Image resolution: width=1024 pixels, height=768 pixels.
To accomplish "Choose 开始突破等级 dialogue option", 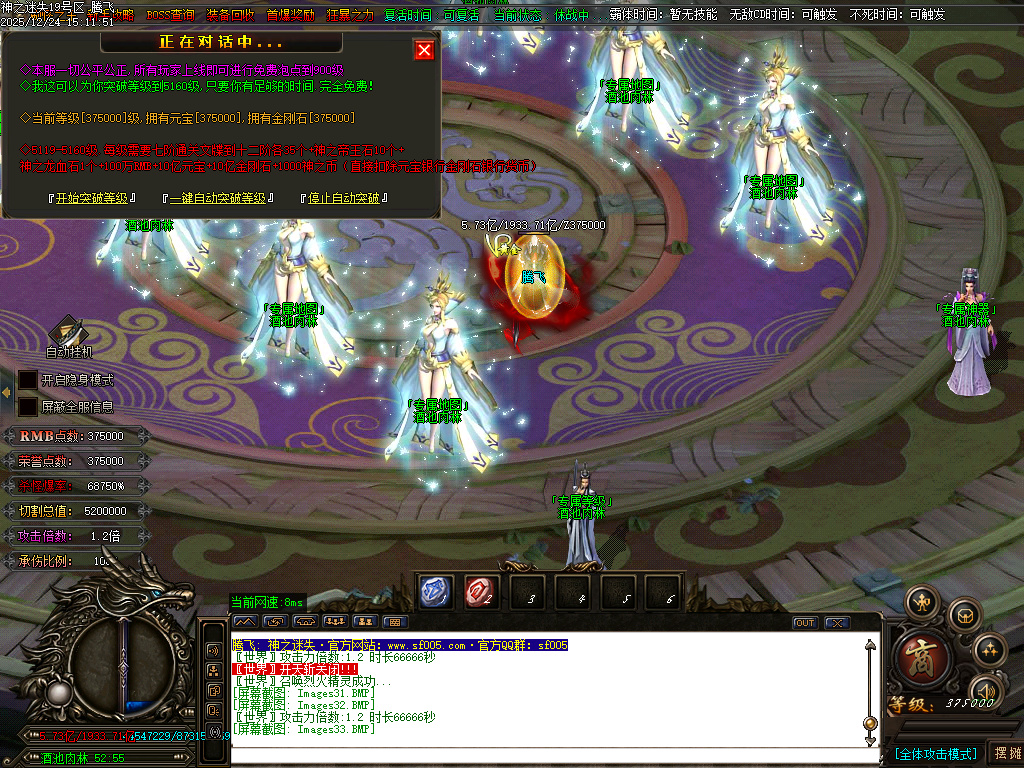I will click(x=92, y=198).
